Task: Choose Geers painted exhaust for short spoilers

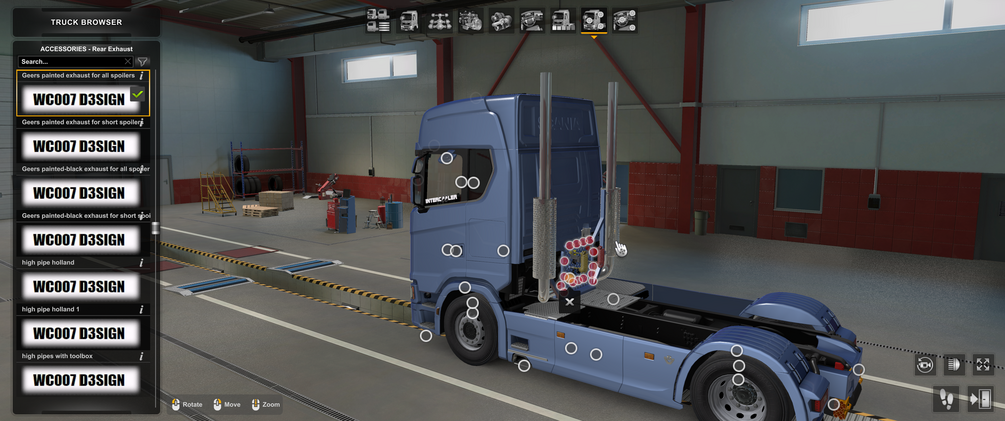Action: click(x=79, y=146)
